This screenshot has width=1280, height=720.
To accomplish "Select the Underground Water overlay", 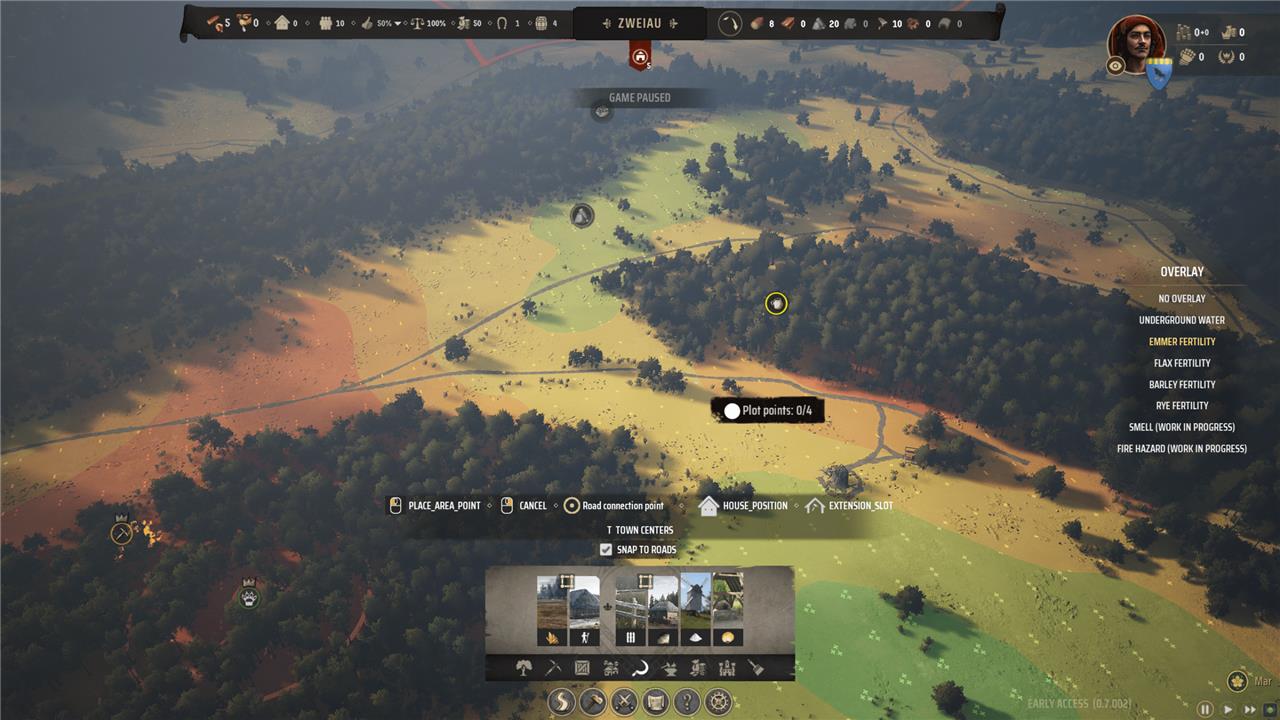I will pyautogui.click(x=1181, y=320).
